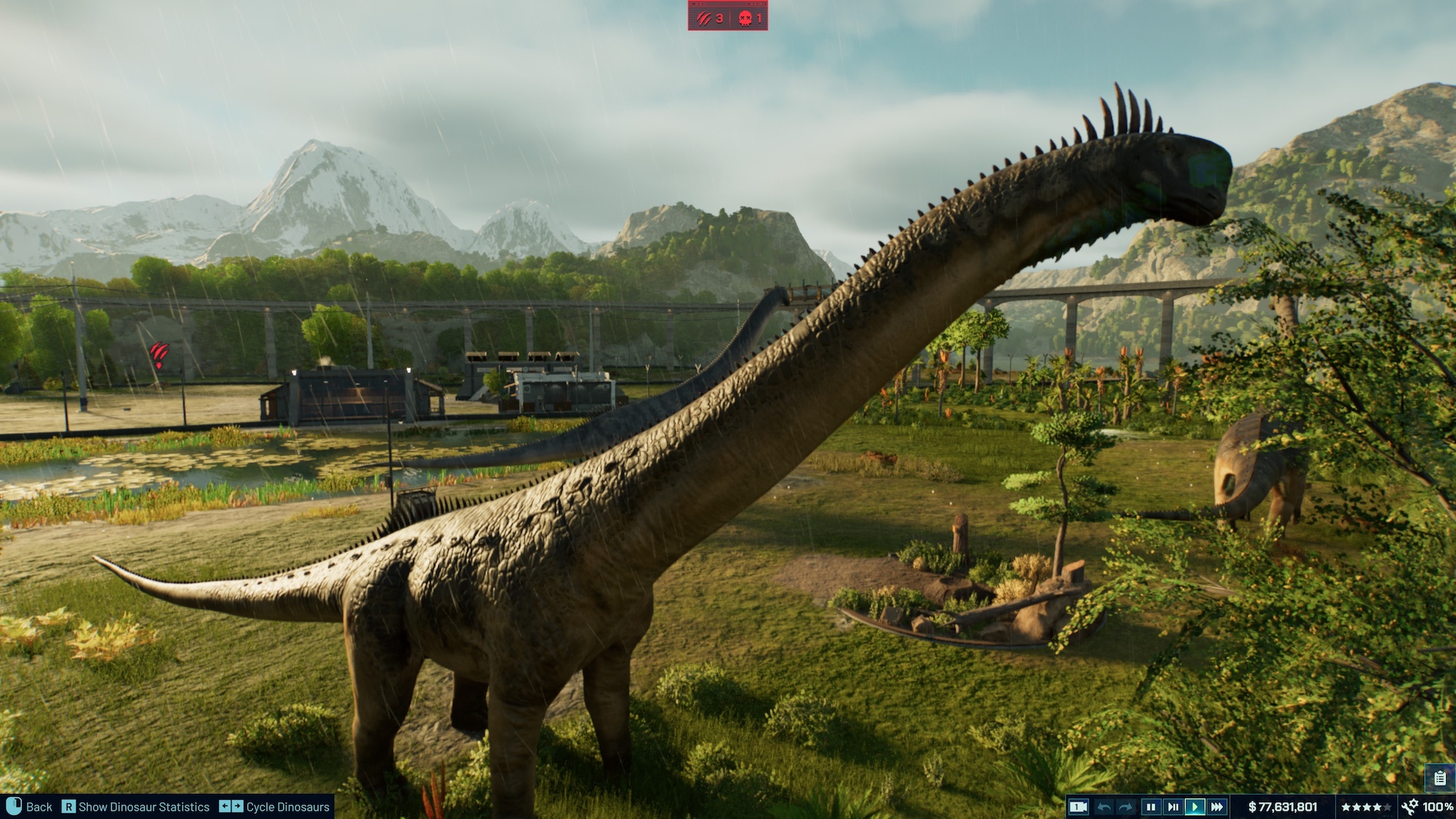Click the $77,631,801 cash balance
The image size is (1456, 819).
point(1284,806)
